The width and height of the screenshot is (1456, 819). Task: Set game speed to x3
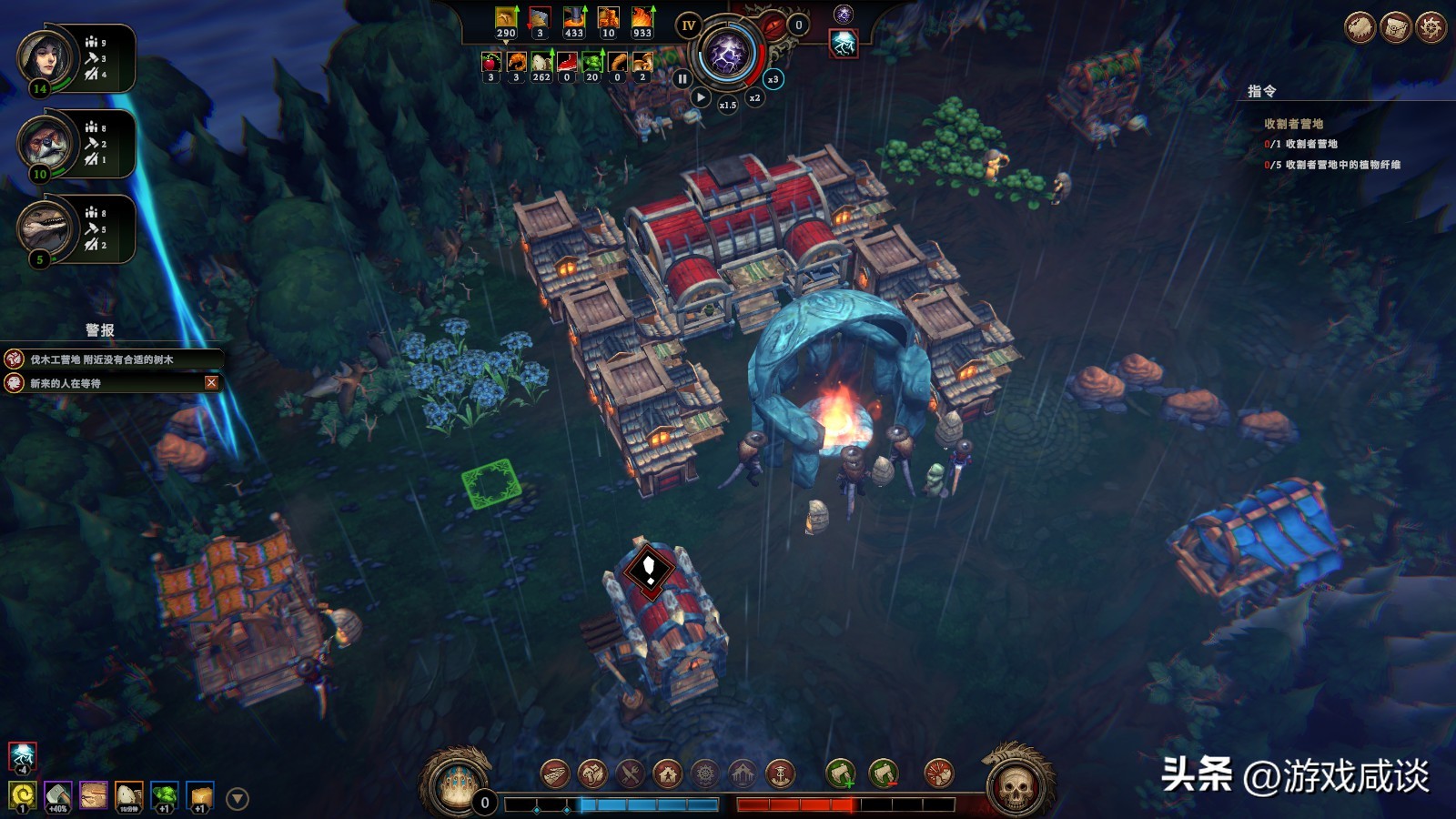[x=773, y=79]
